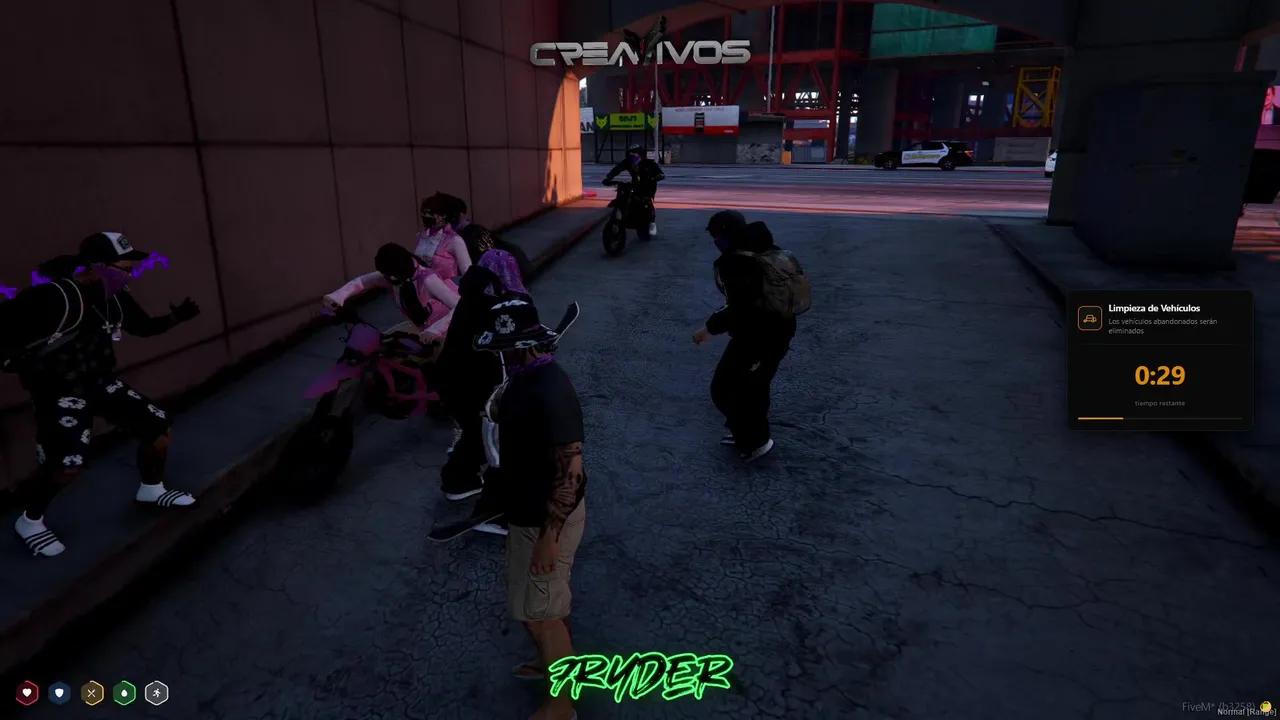Click the car icon in the Limpieza notification
Screen dimensions: 1280x720
(1089, 317)
